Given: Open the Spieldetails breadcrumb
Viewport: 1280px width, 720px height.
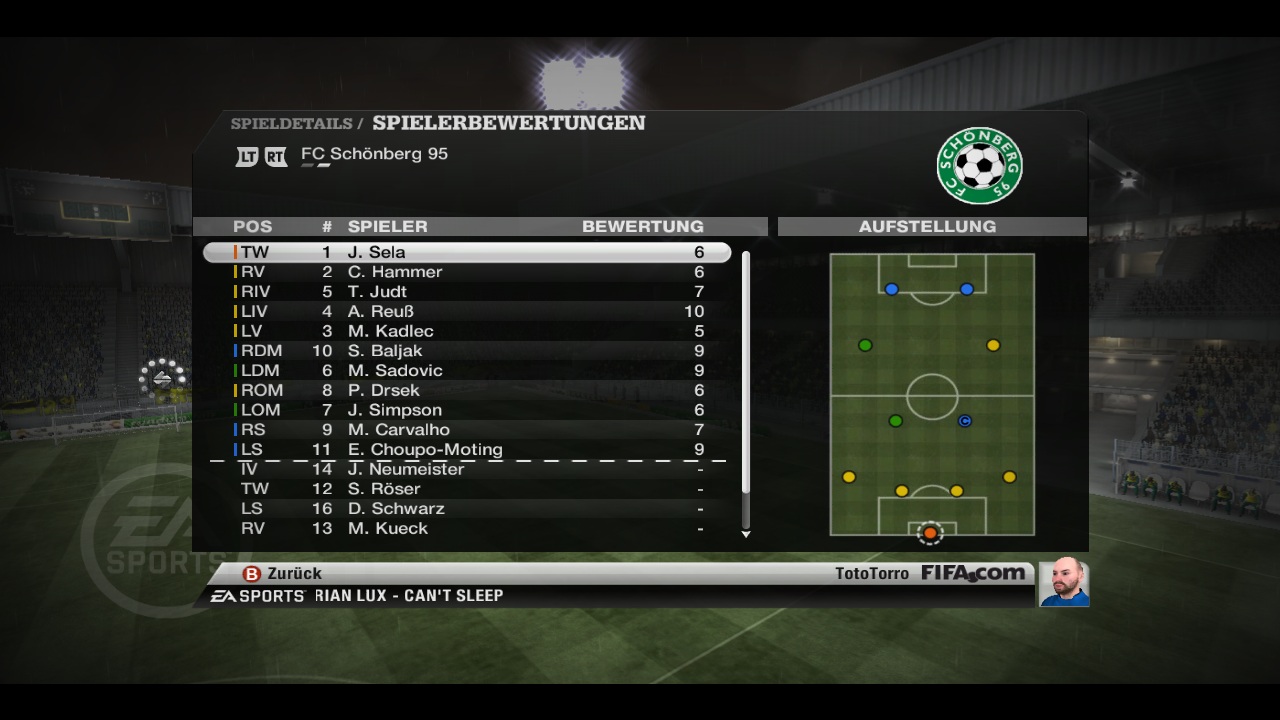Looking at the screenshot, I should (x=291, y=124).
